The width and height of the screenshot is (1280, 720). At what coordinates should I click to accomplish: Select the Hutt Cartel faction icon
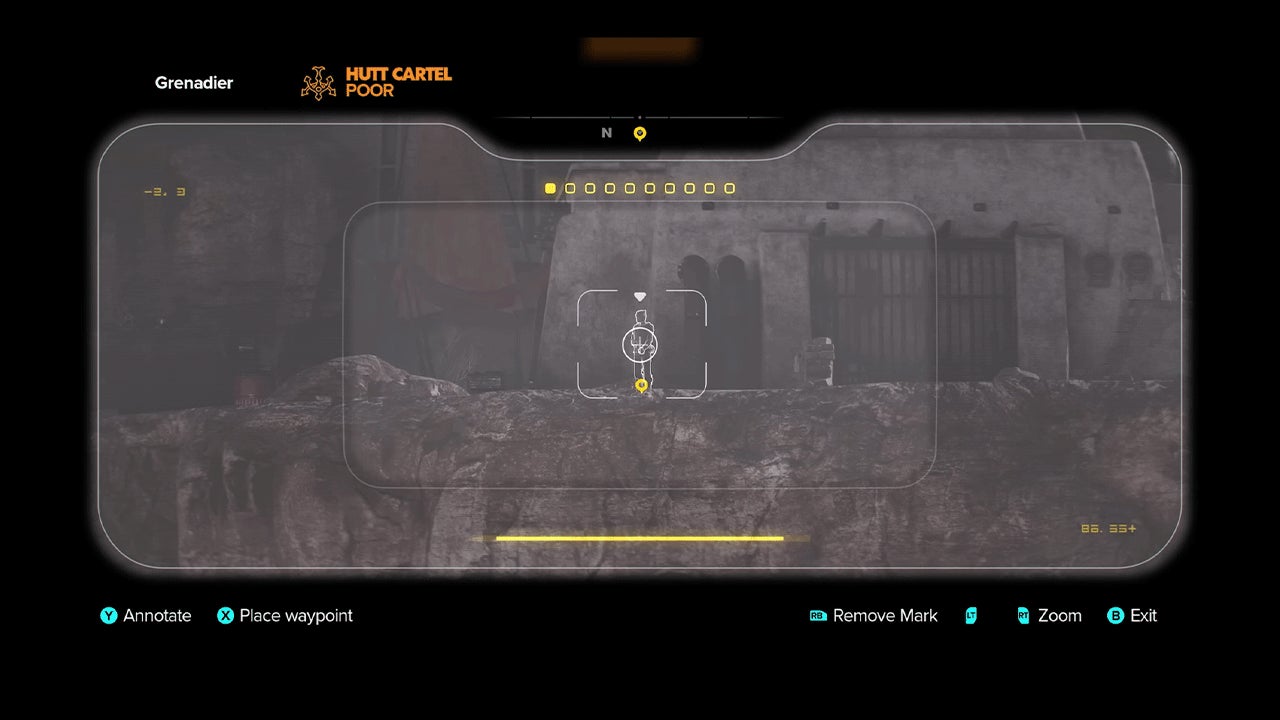tap(319, 82)
